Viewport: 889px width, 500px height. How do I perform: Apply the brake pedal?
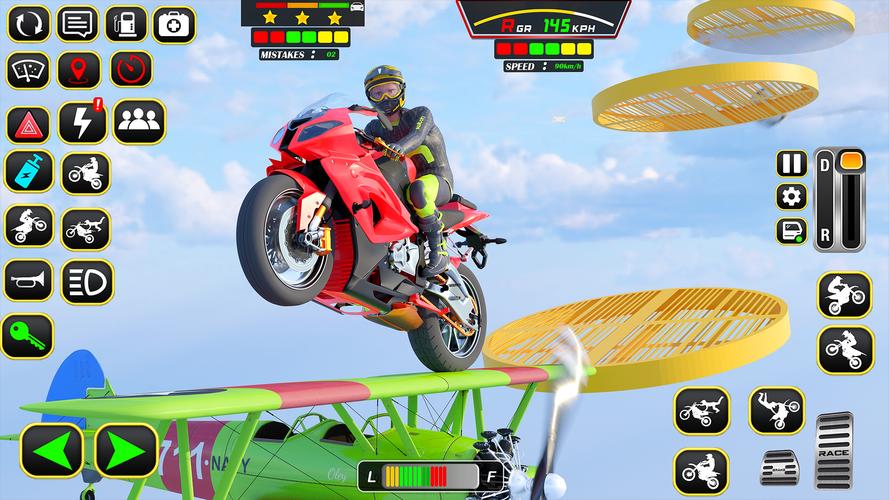[x=781, y=467]
